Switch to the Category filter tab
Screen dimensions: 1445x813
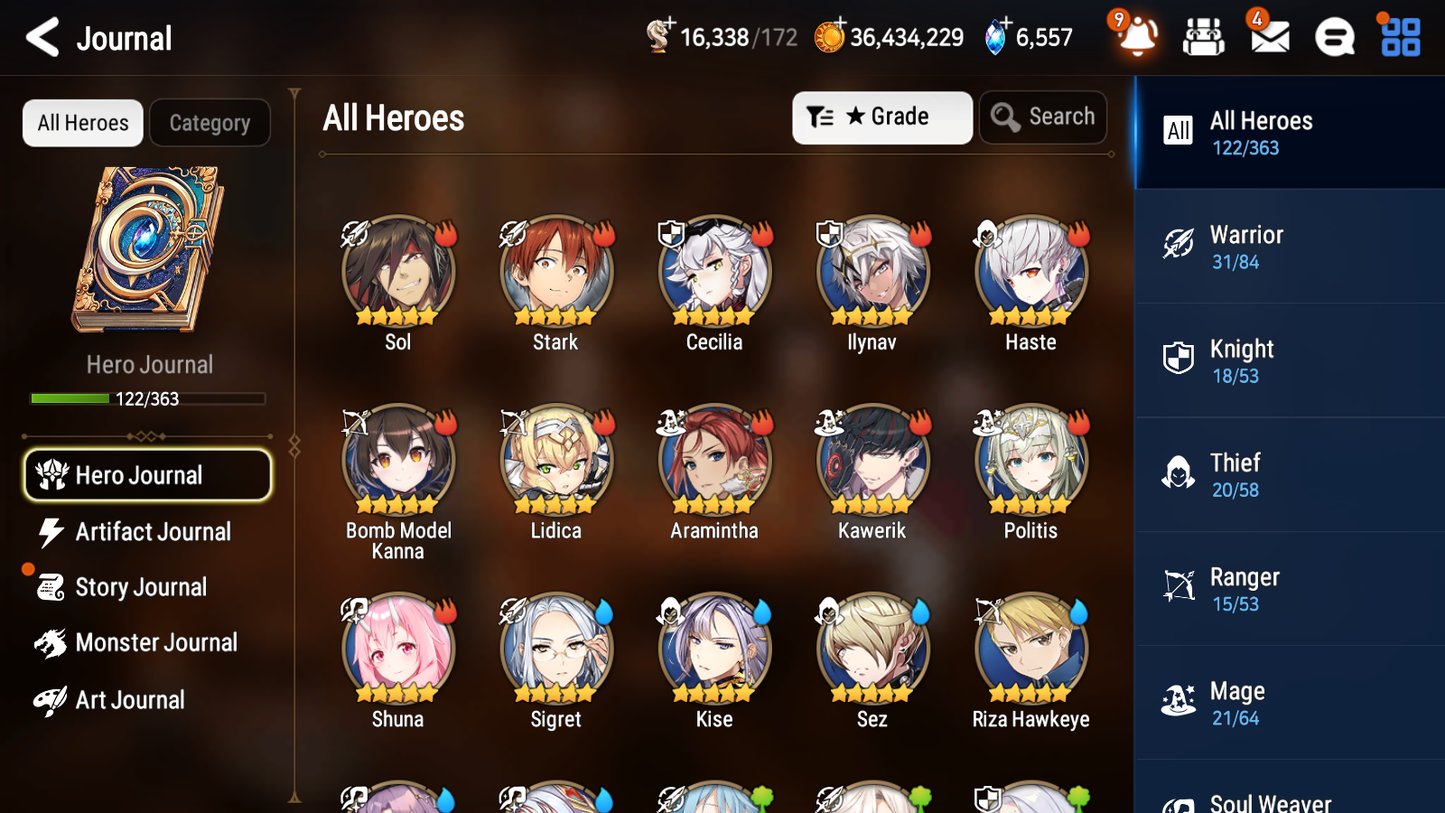[x=210, y=122]
